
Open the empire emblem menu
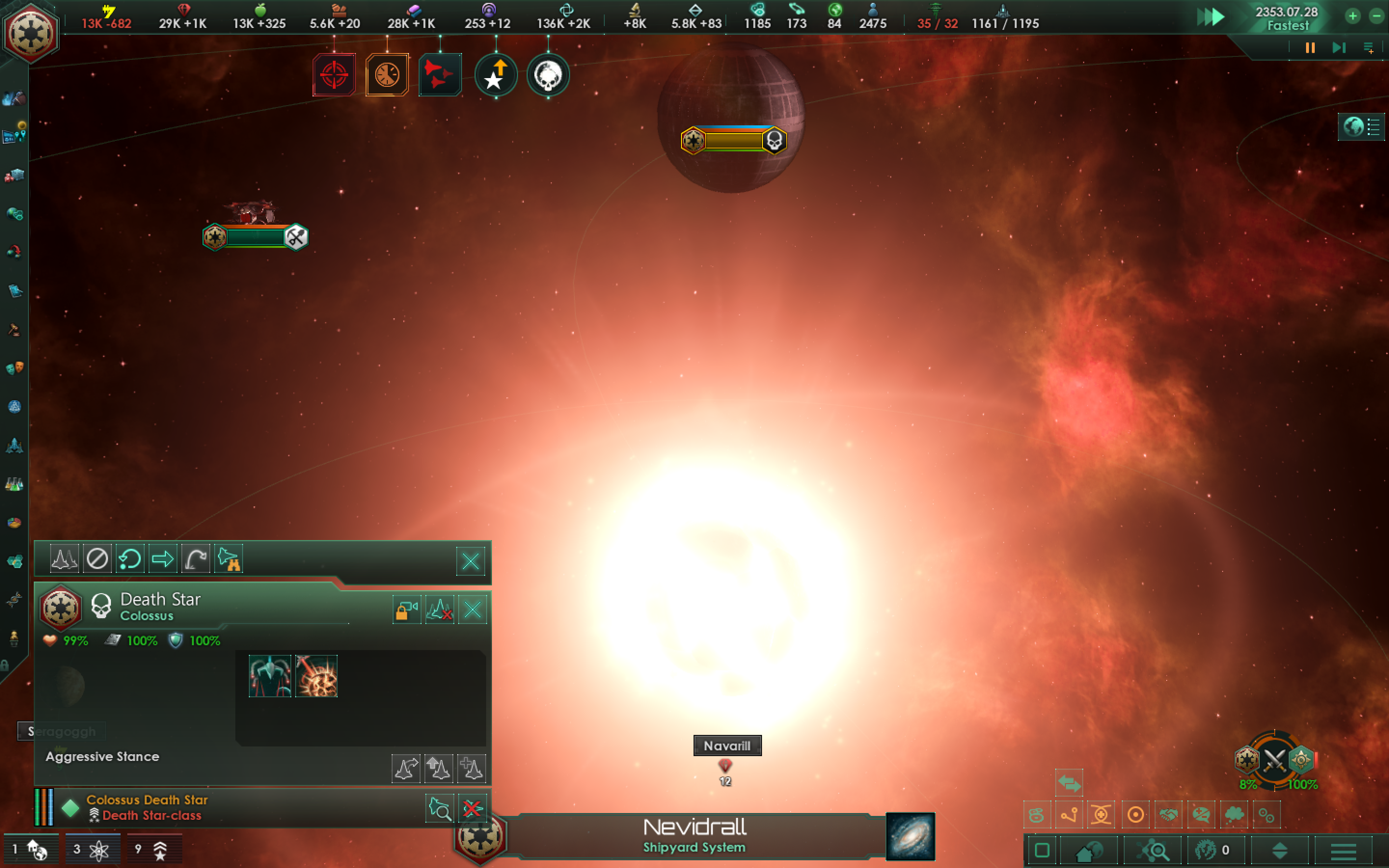[x=30, y=33]
